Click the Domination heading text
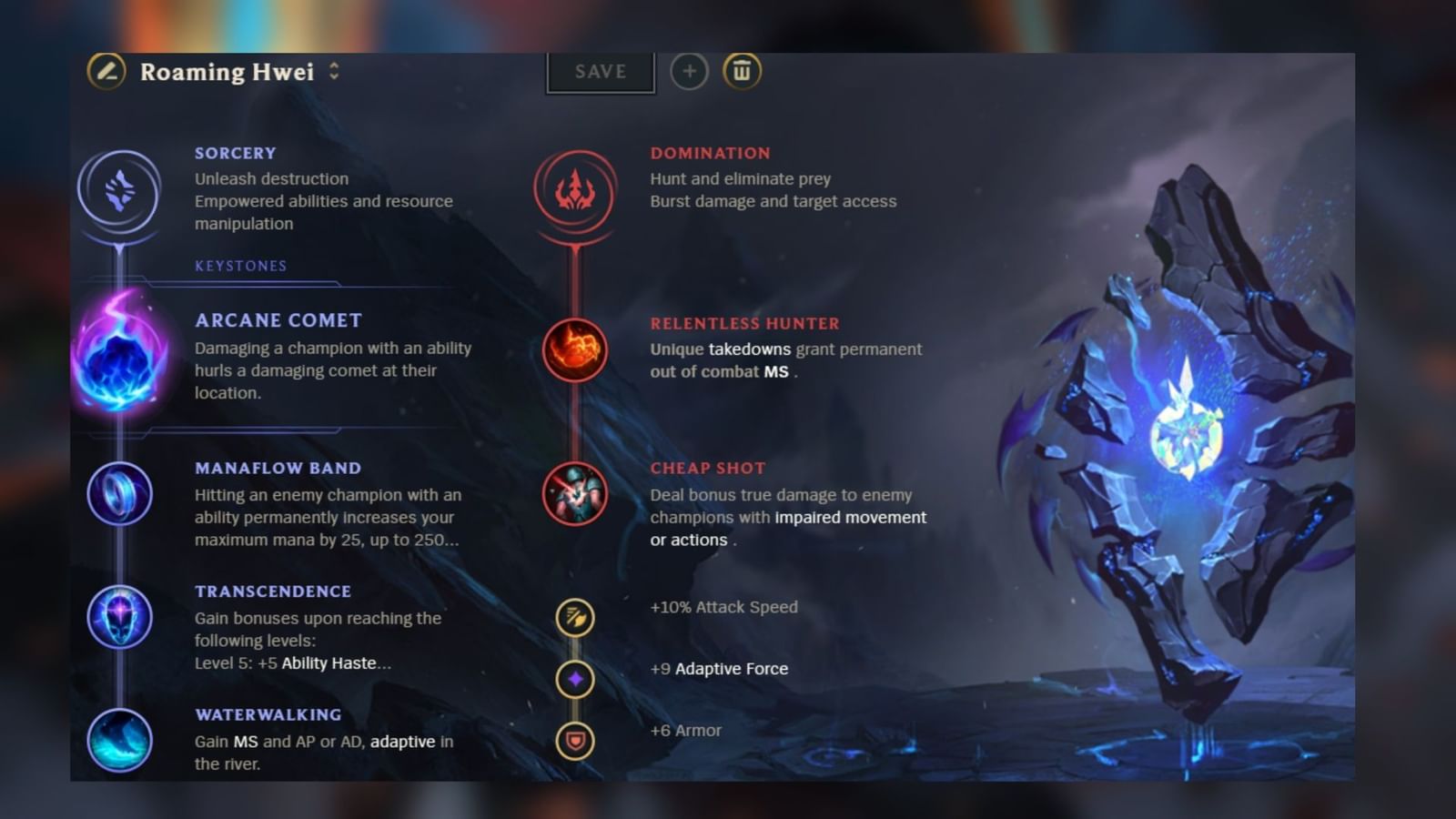The image size is (1456, 819). point(710,152)
